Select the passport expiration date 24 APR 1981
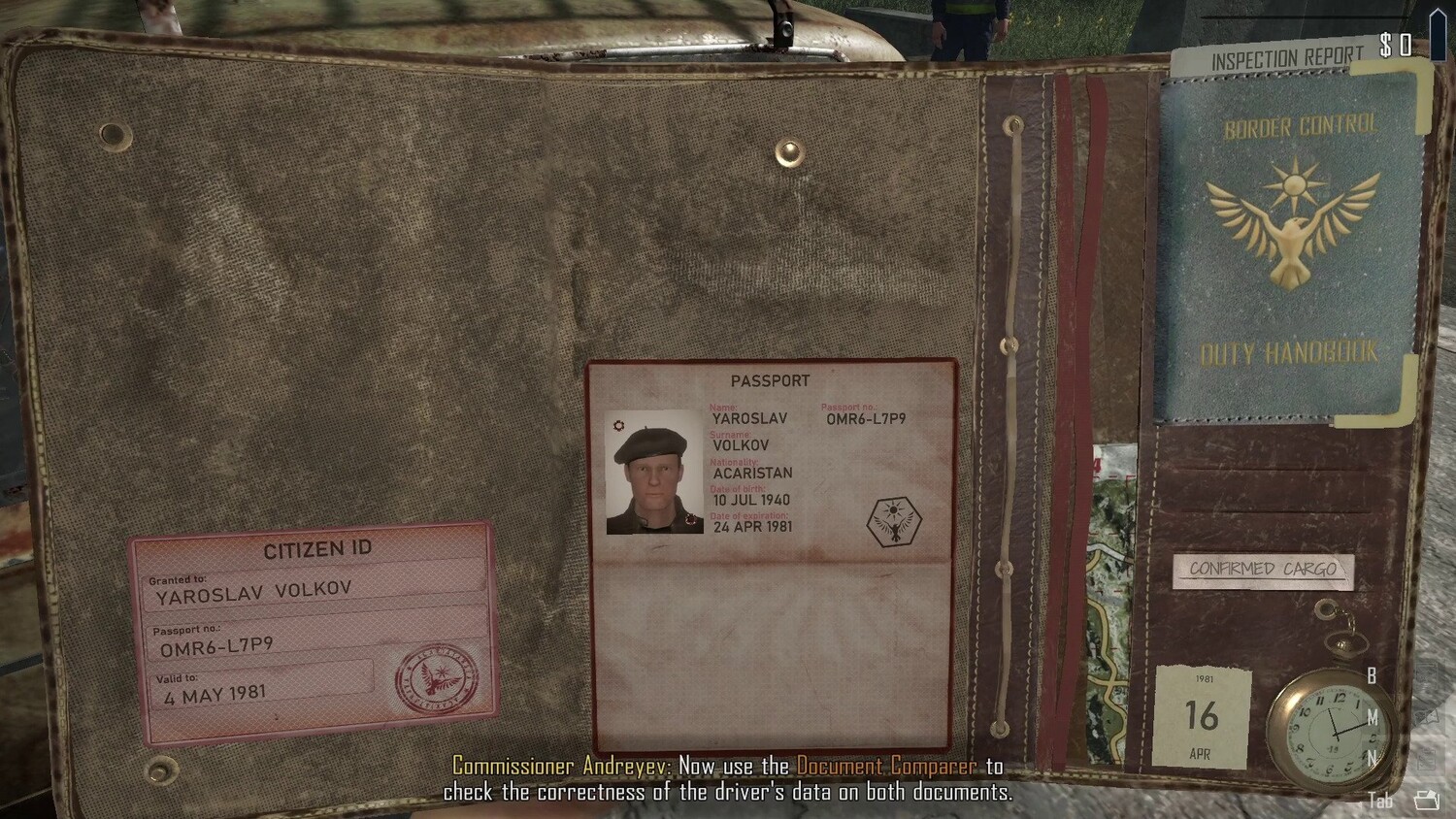1456x819 pixels. 752,527
